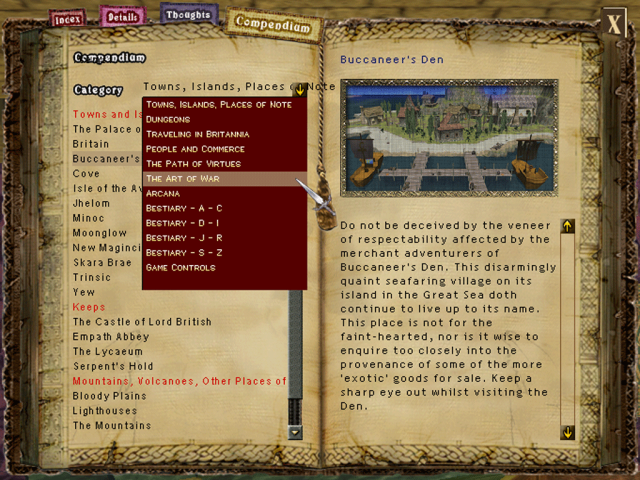The height and width of the screenshot is (480, 640).
Task: Choose Game Controls from the list
Action: pyautogui.click(x=180, y=268)
